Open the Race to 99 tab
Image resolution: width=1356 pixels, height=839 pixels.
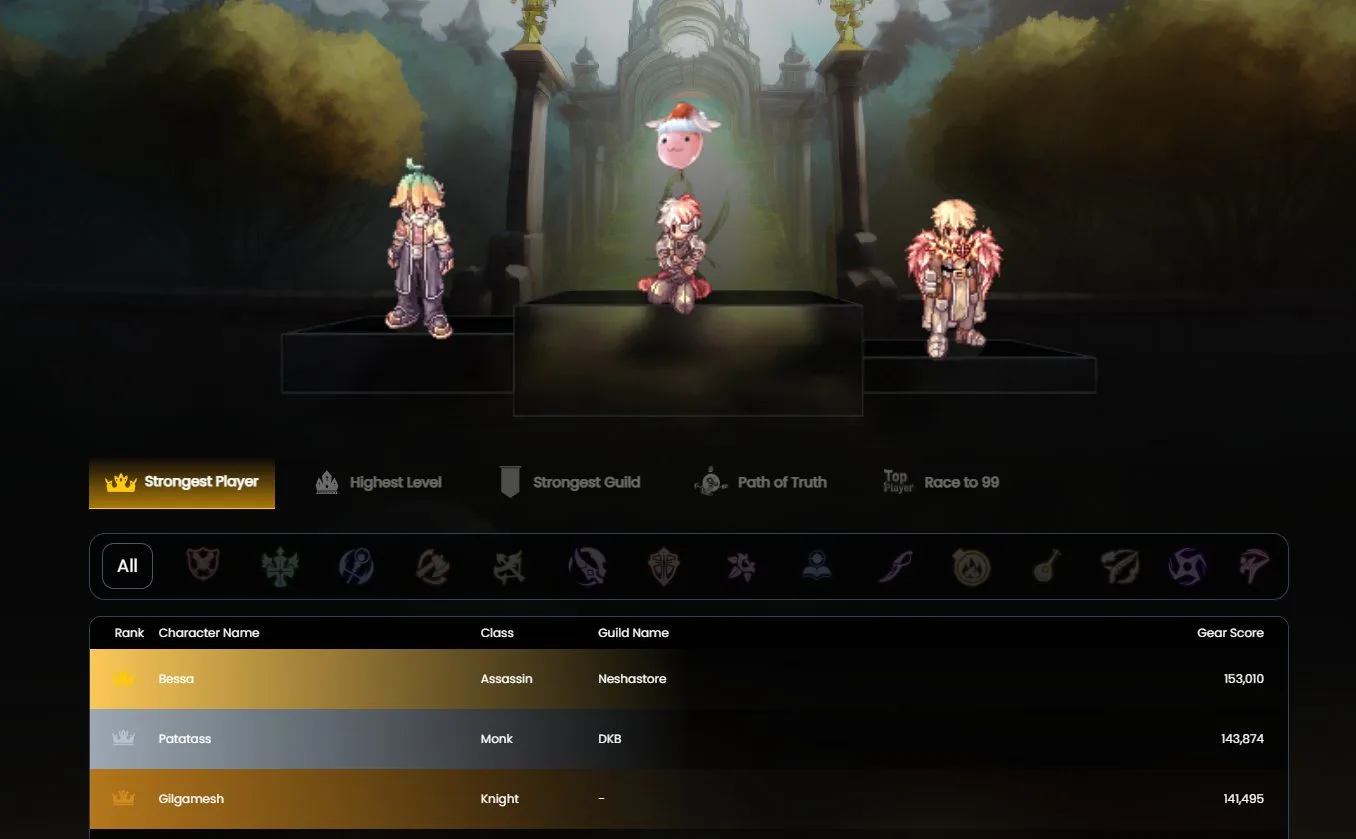941,483
